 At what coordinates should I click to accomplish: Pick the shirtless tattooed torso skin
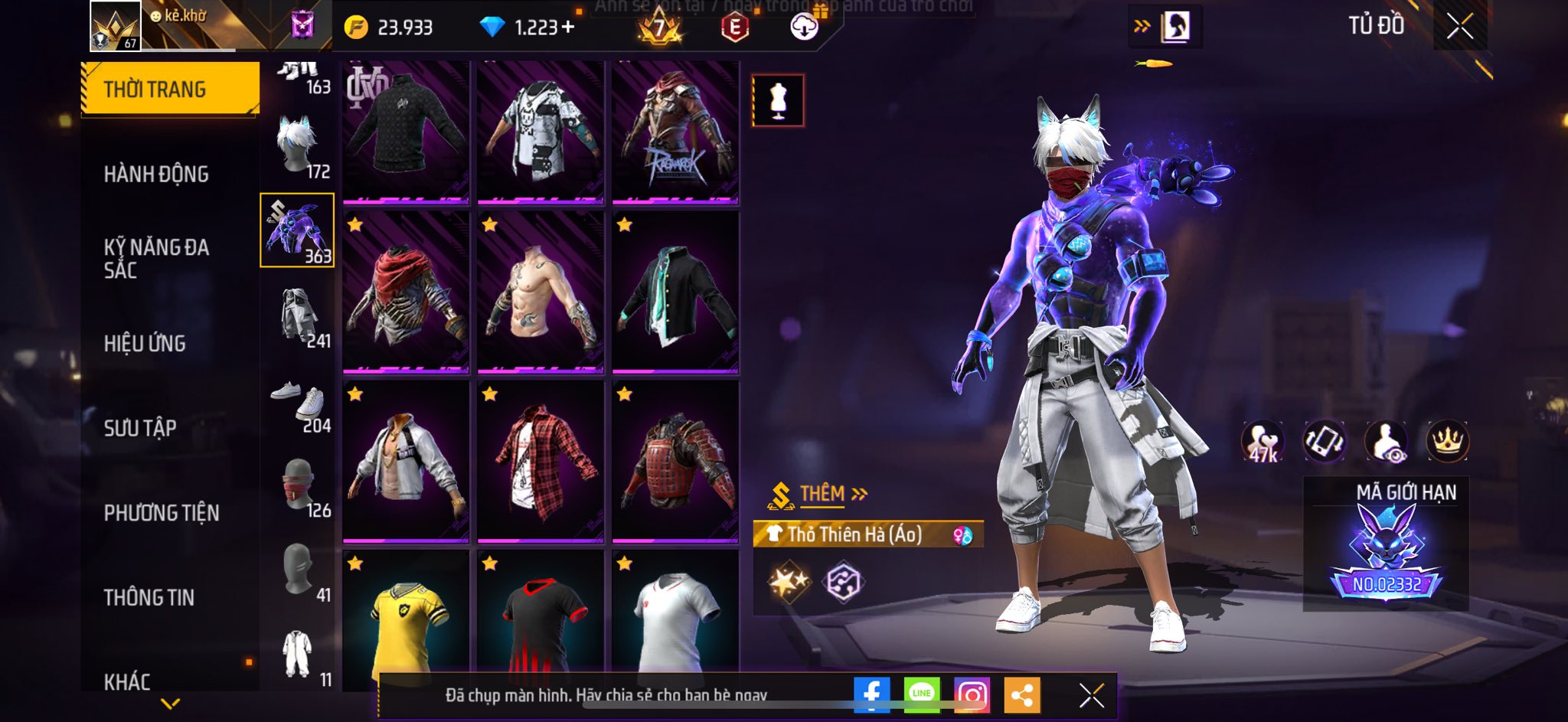click(x=541, y=292)
